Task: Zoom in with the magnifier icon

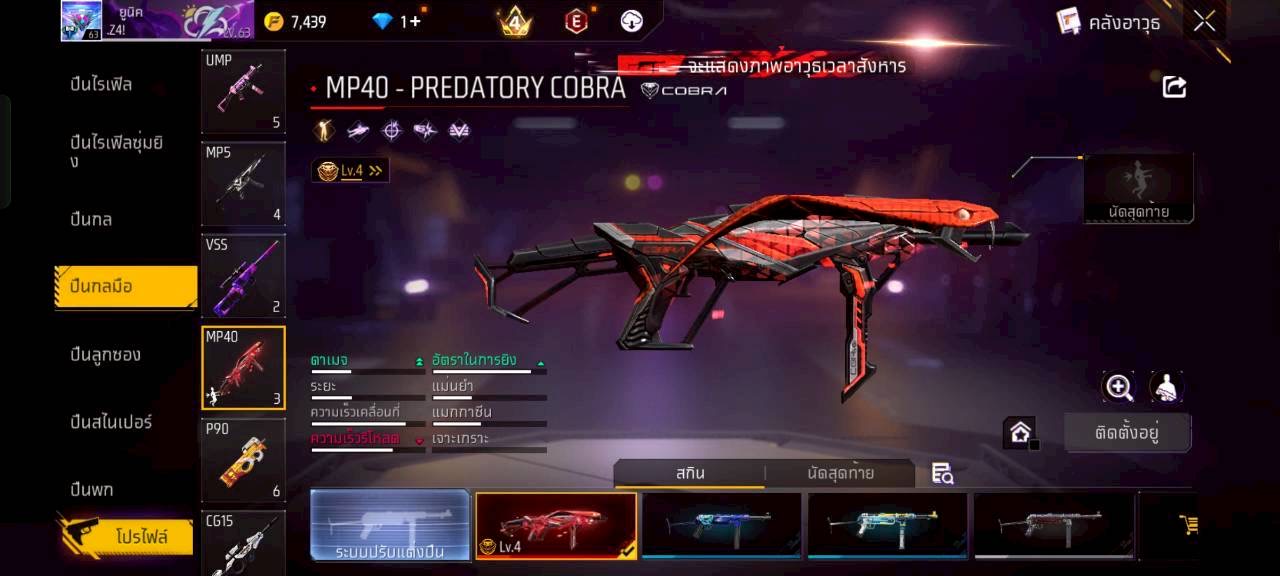Action: 1118,387
